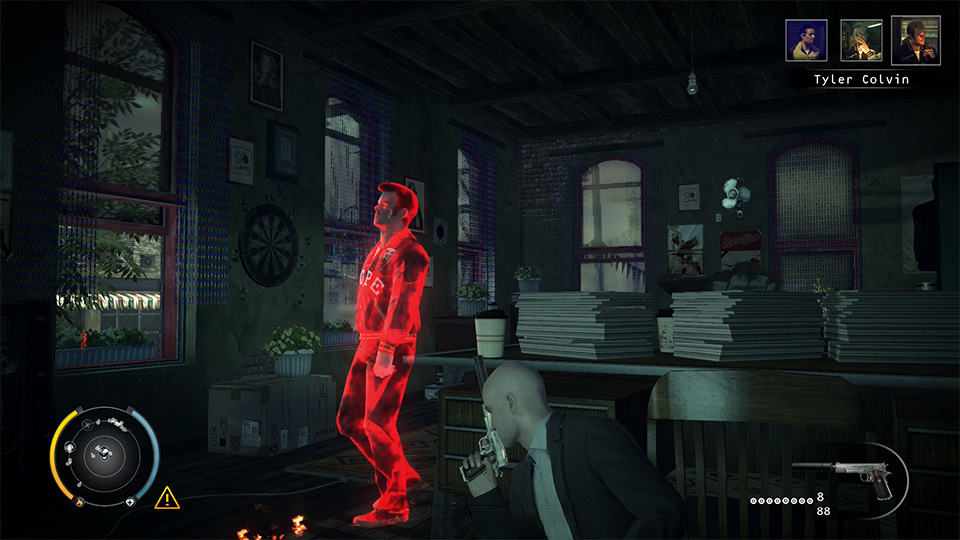Choose the middle target portrait of smoking man
This screenshot has height=540, width=960.
(x=860, y=41)
